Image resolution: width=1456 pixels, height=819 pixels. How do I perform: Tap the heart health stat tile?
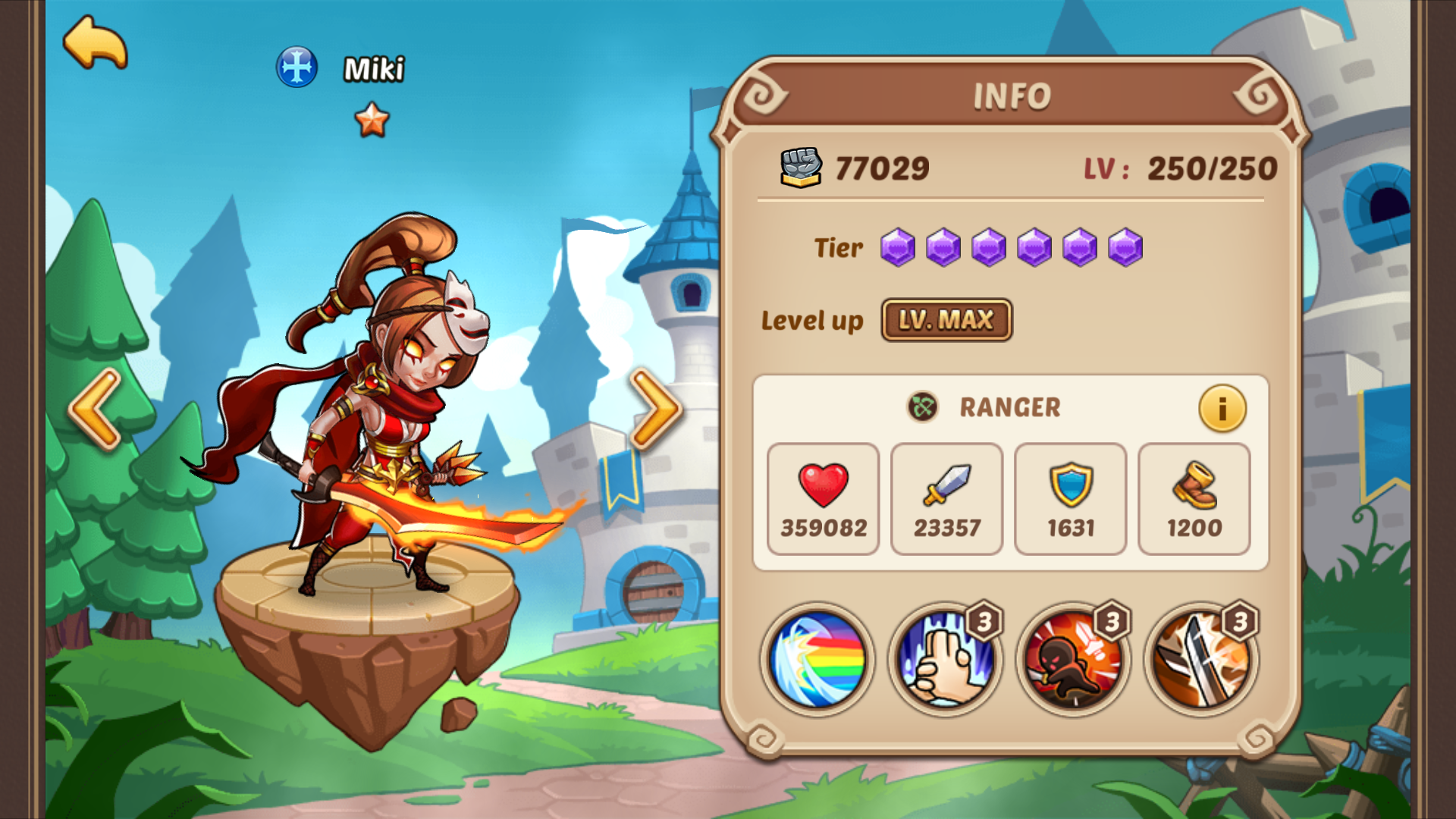pos(824,499)
